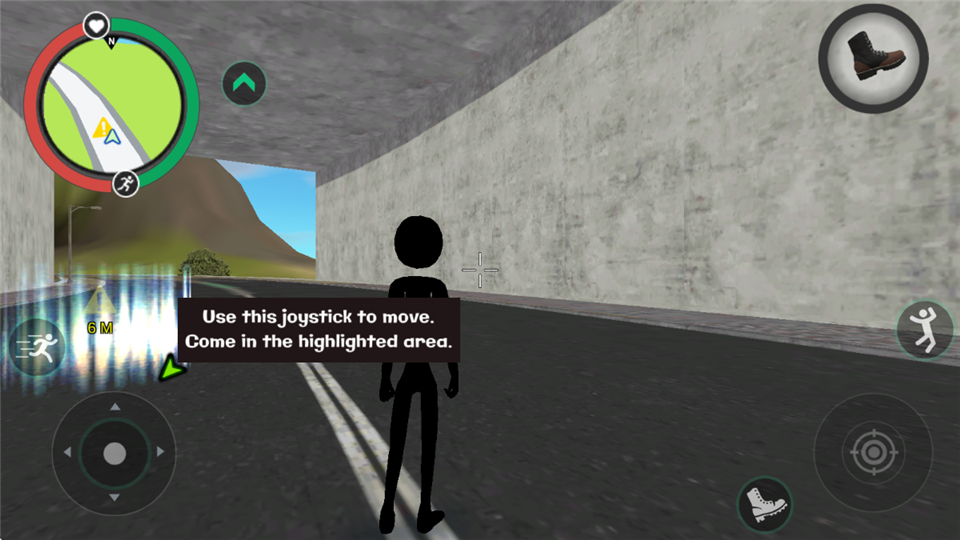960x540 pixels.
Task: Tap the green up-arrow button beside minimap
Action: [x=244, y=84]
